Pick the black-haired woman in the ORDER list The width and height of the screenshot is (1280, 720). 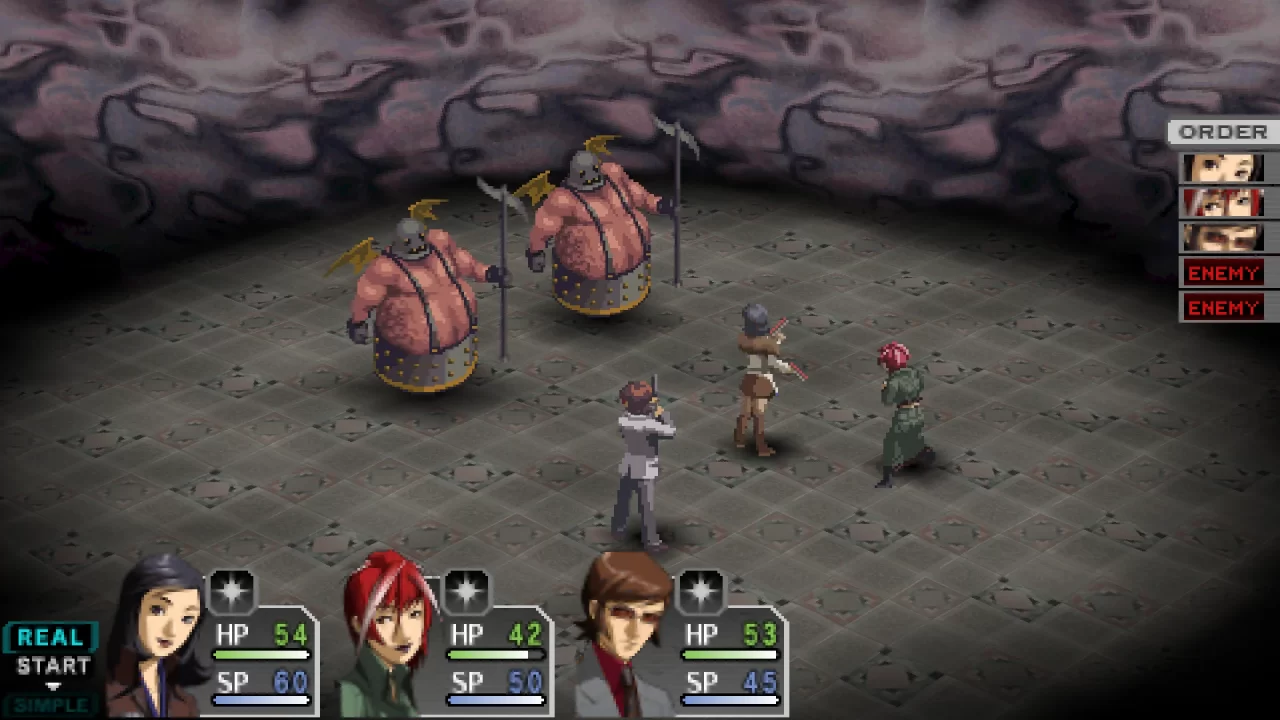click(x=1223, y=168)
